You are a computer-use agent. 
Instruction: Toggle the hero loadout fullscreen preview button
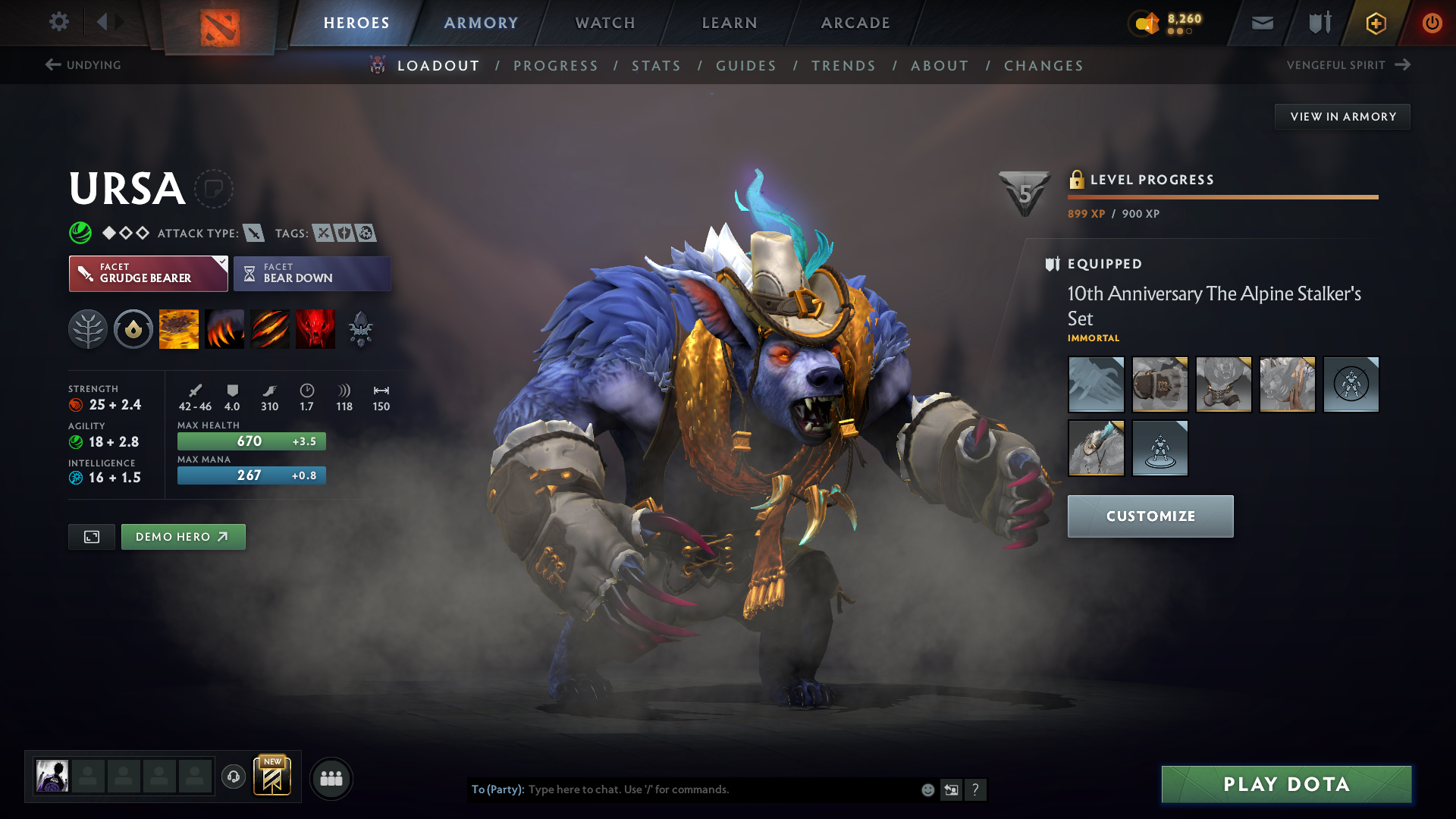point(91,536)
